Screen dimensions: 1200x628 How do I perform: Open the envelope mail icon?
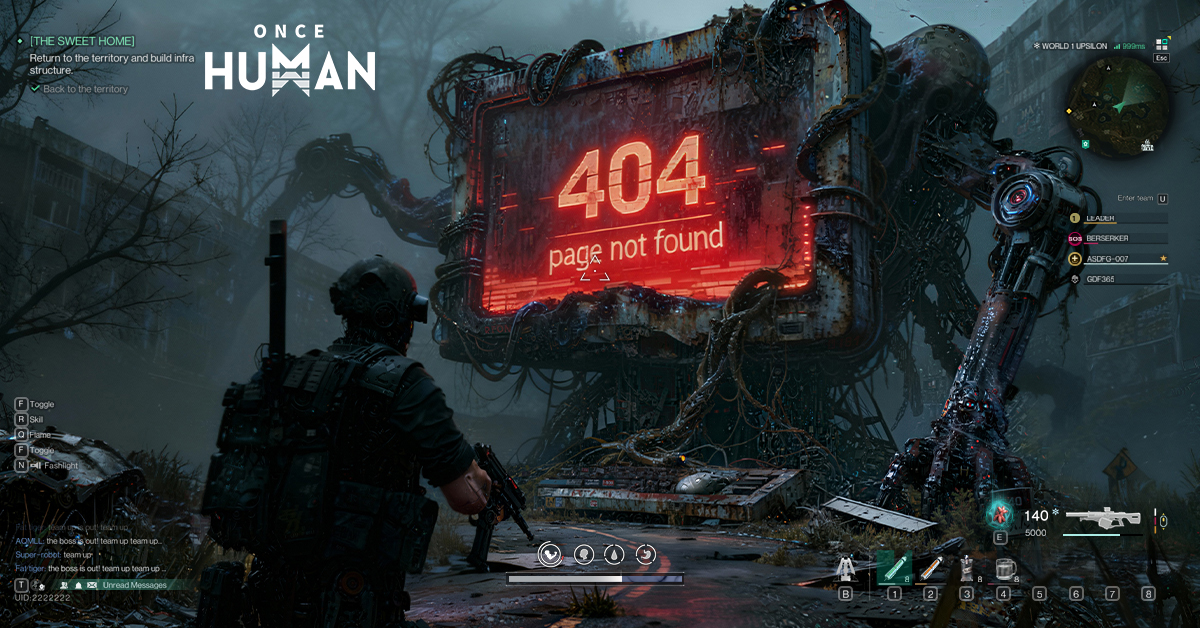click(x=92, y=584)
